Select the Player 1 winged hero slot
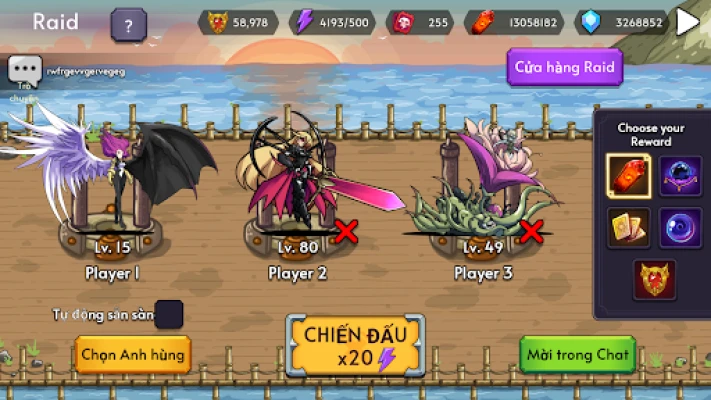 tap(112, 190)
